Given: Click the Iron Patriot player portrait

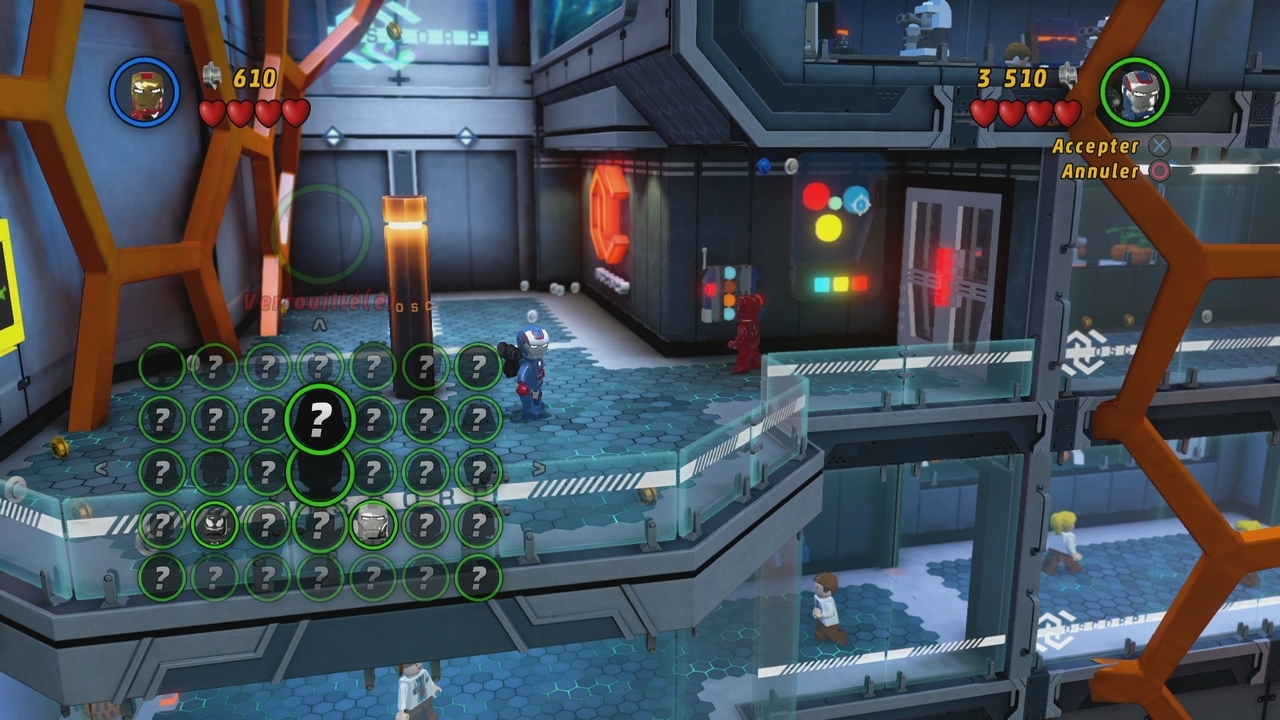Looking at the screenshot, I should (1135, 92).
